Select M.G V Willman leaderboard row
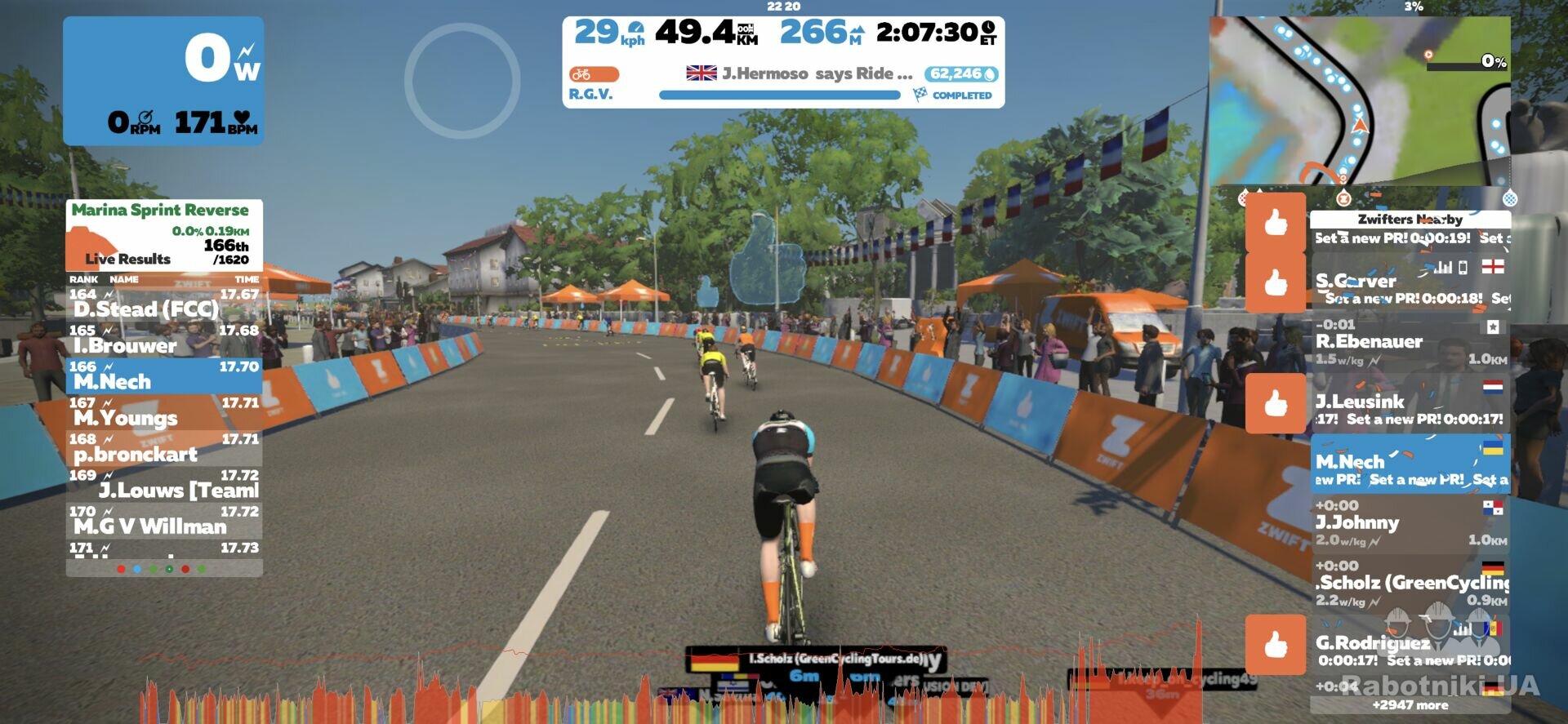The image size is (1568, 724). click(x=164, y=521)
